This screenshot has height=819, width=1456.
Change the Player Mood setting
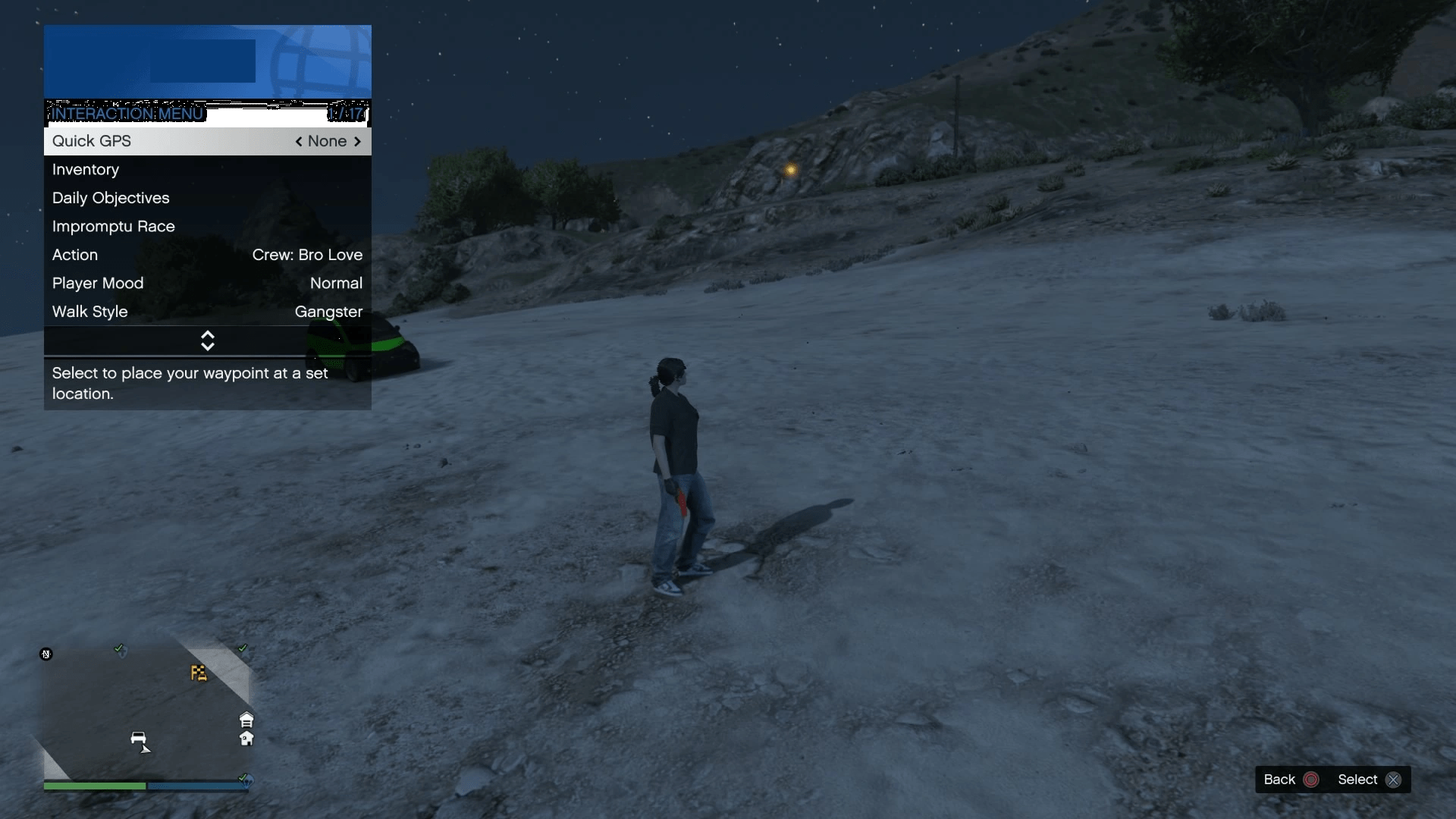(x=207, y=284)
